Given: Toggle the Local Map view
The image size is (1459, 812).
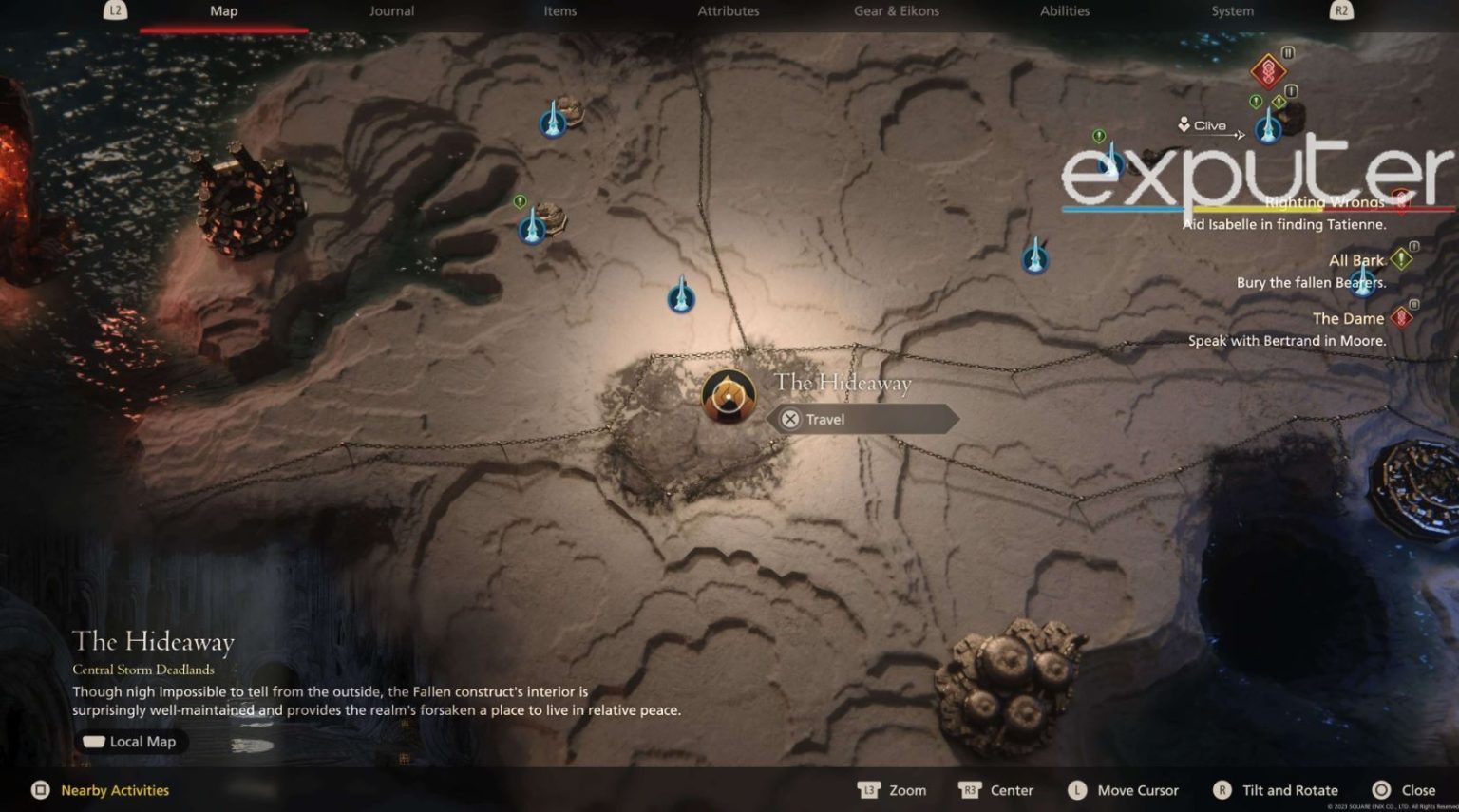Looking at the screenshot, I should pyautogui.click(x=131, y=742).
